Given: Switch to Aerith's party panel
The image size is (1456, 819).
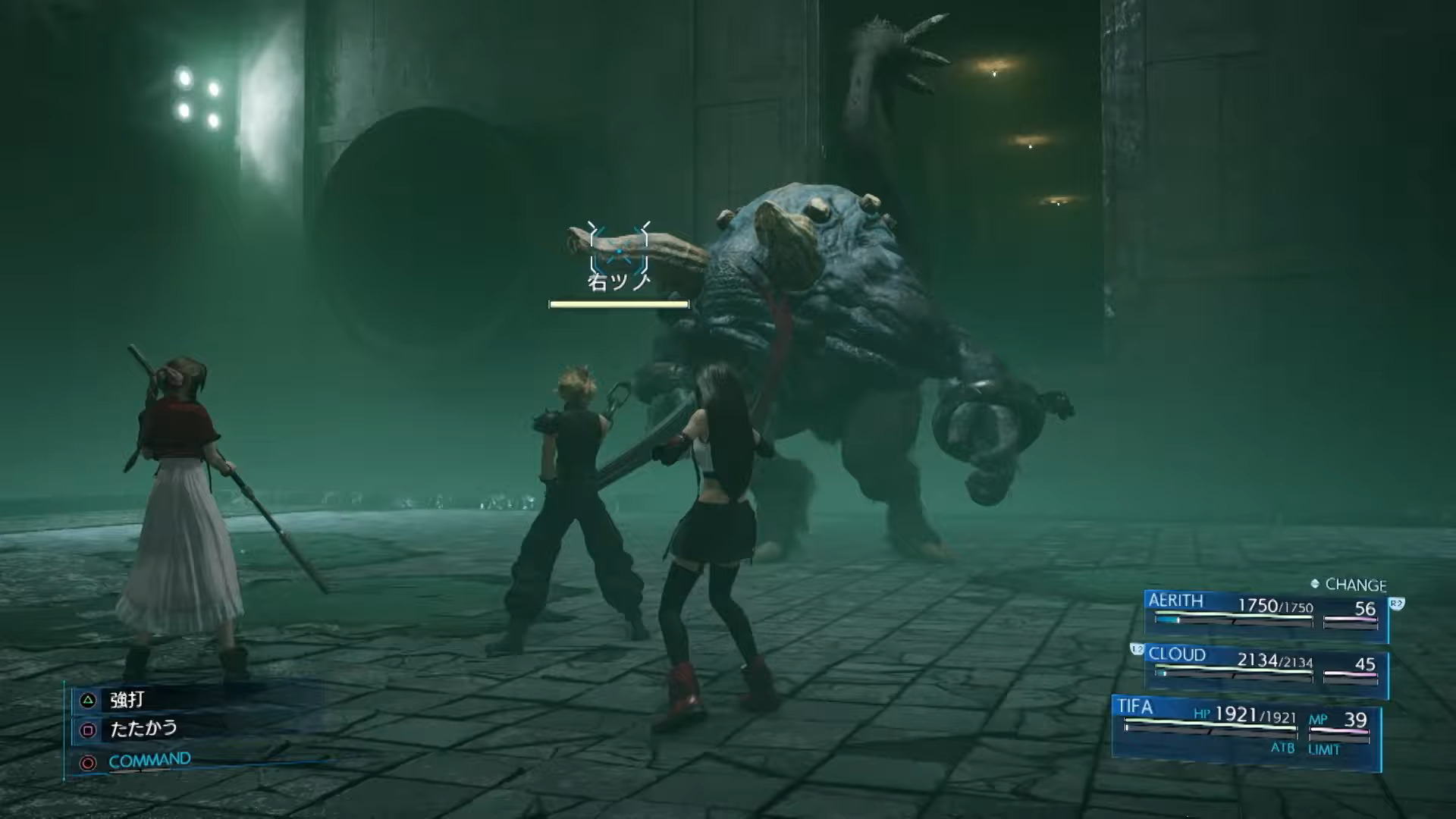Looking at the screenshot, I should (x=1265, y=613).
